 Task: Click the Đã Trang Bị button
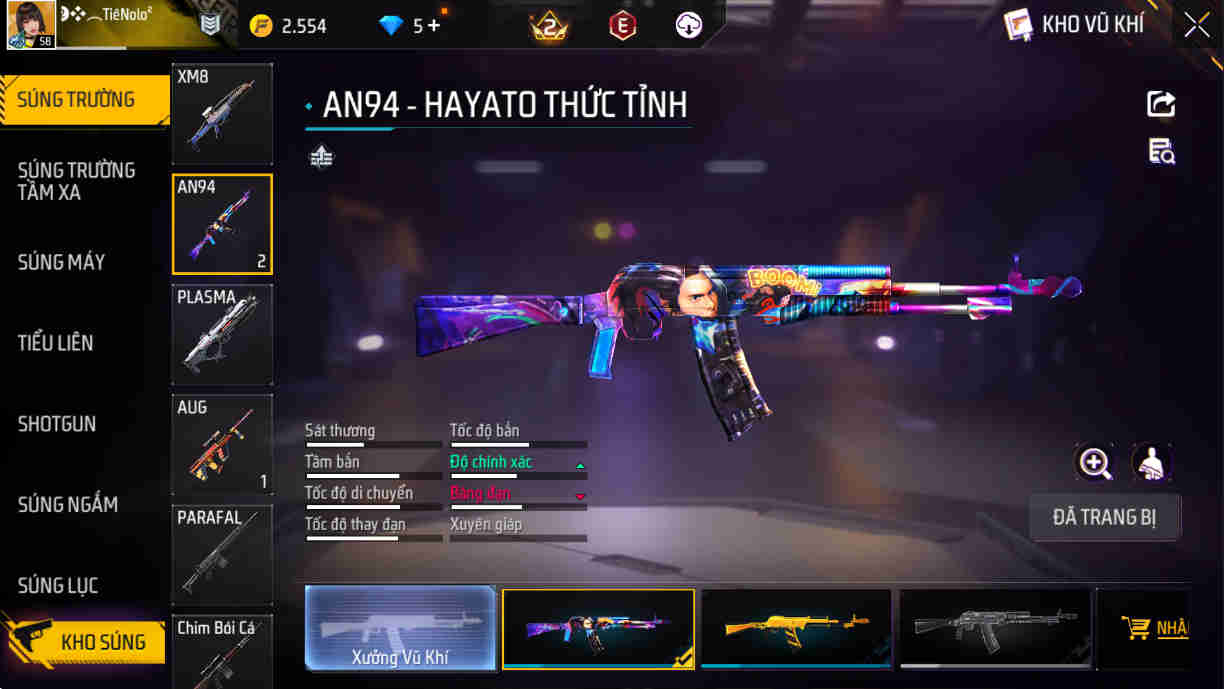pos(1104,518)
